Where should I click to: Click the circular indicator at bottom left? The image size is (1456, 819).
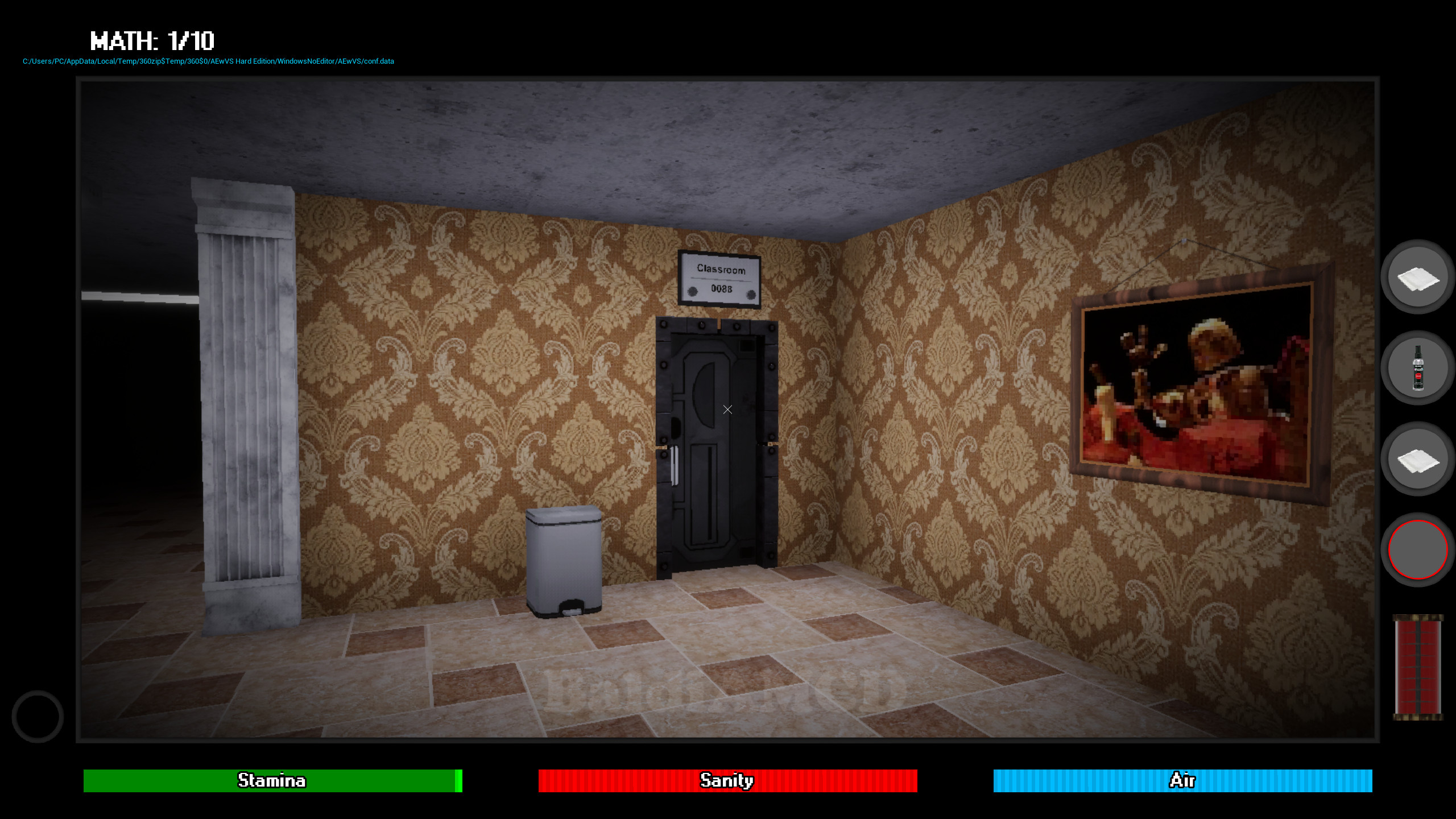(38, 715)
